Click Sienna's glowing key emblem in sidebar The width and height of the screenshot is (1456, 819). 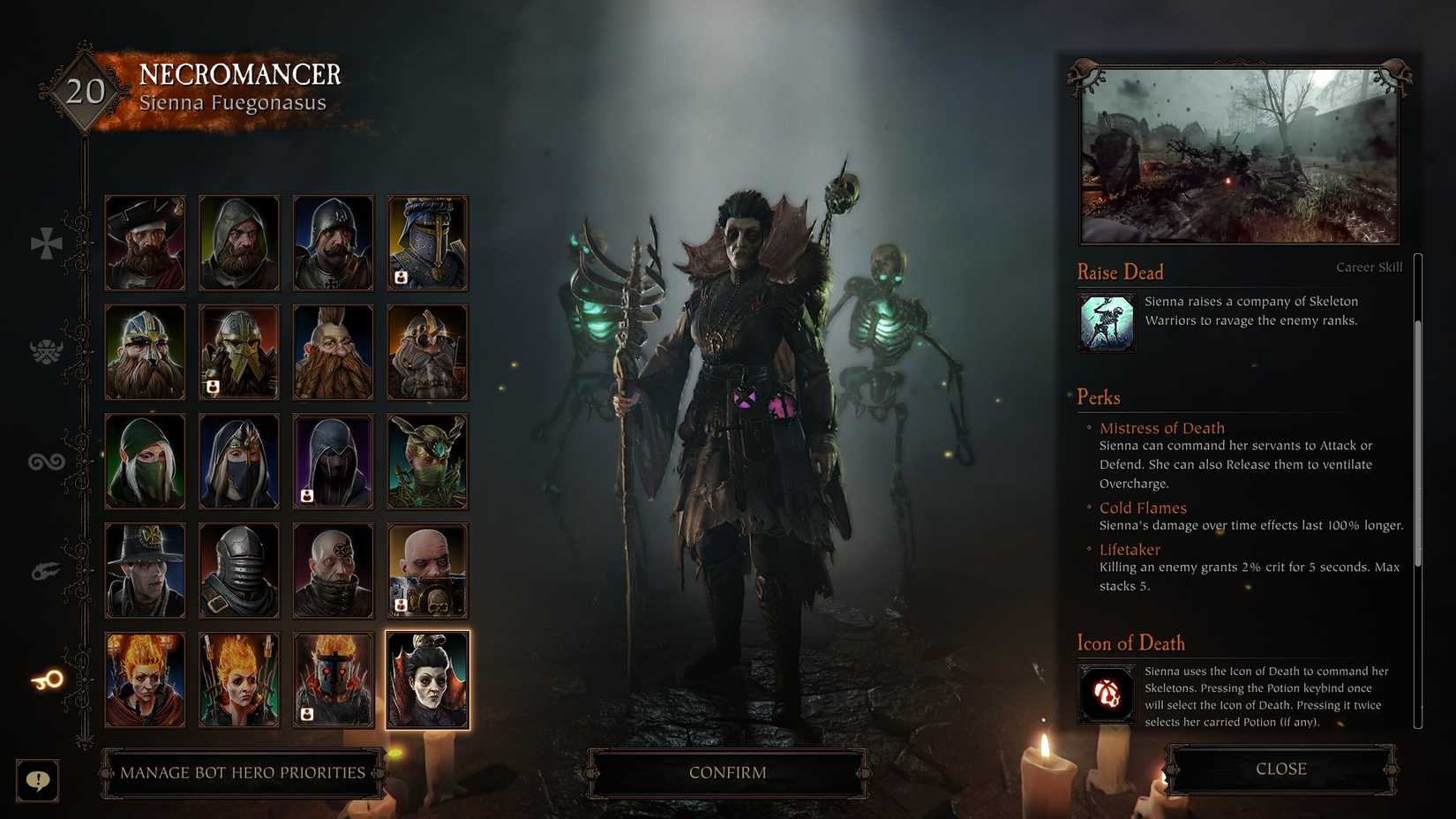(x=46, y=678)
